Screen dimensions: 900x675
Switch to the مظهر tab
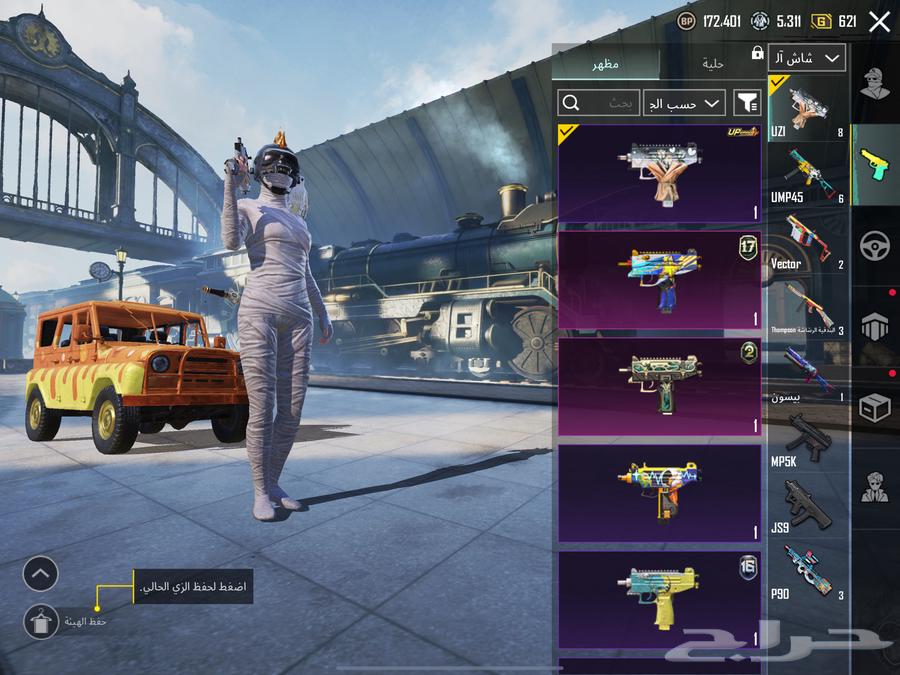[605, 64]
